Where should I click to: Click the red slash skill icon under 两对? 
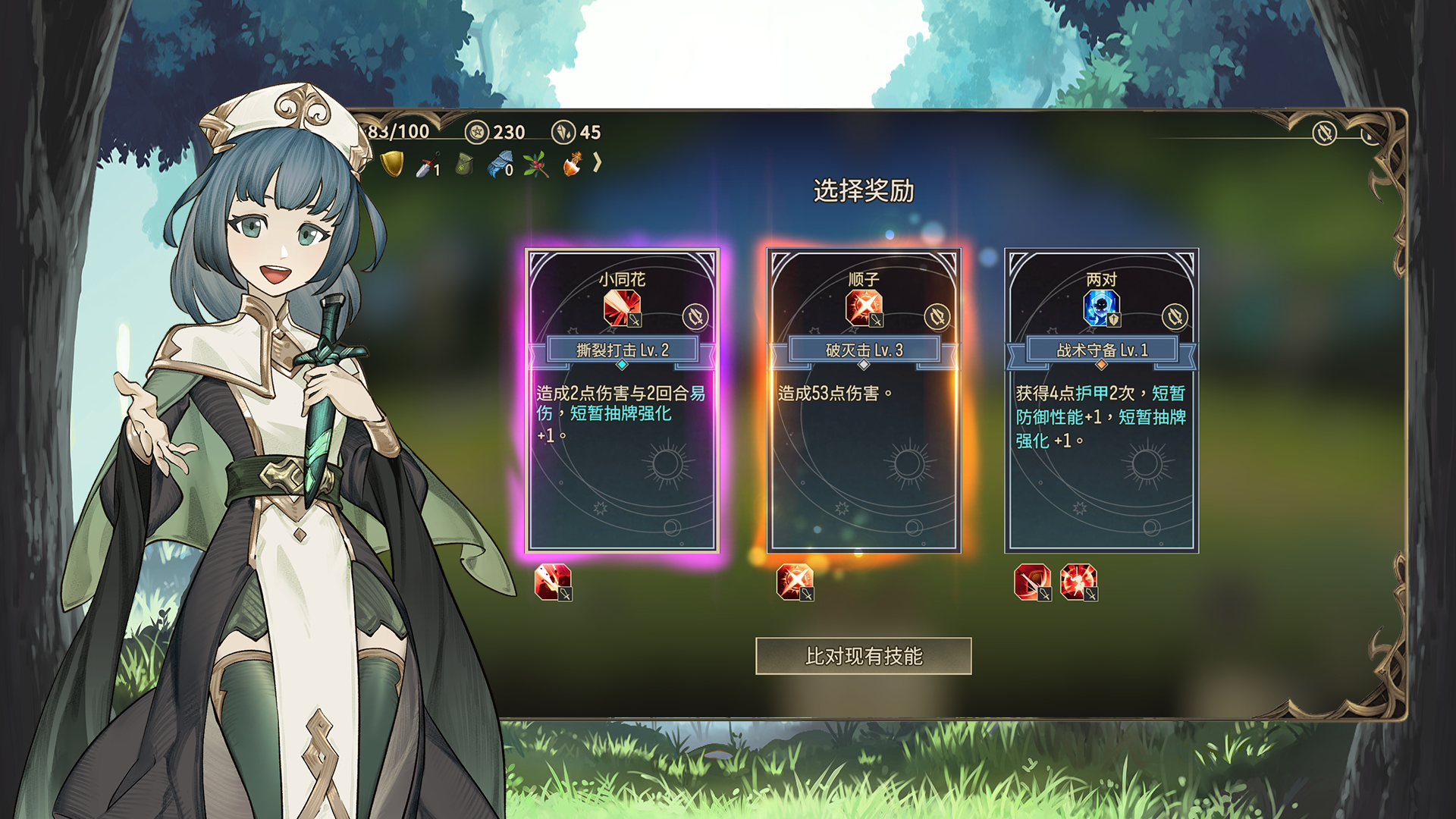coord(1032,582)
